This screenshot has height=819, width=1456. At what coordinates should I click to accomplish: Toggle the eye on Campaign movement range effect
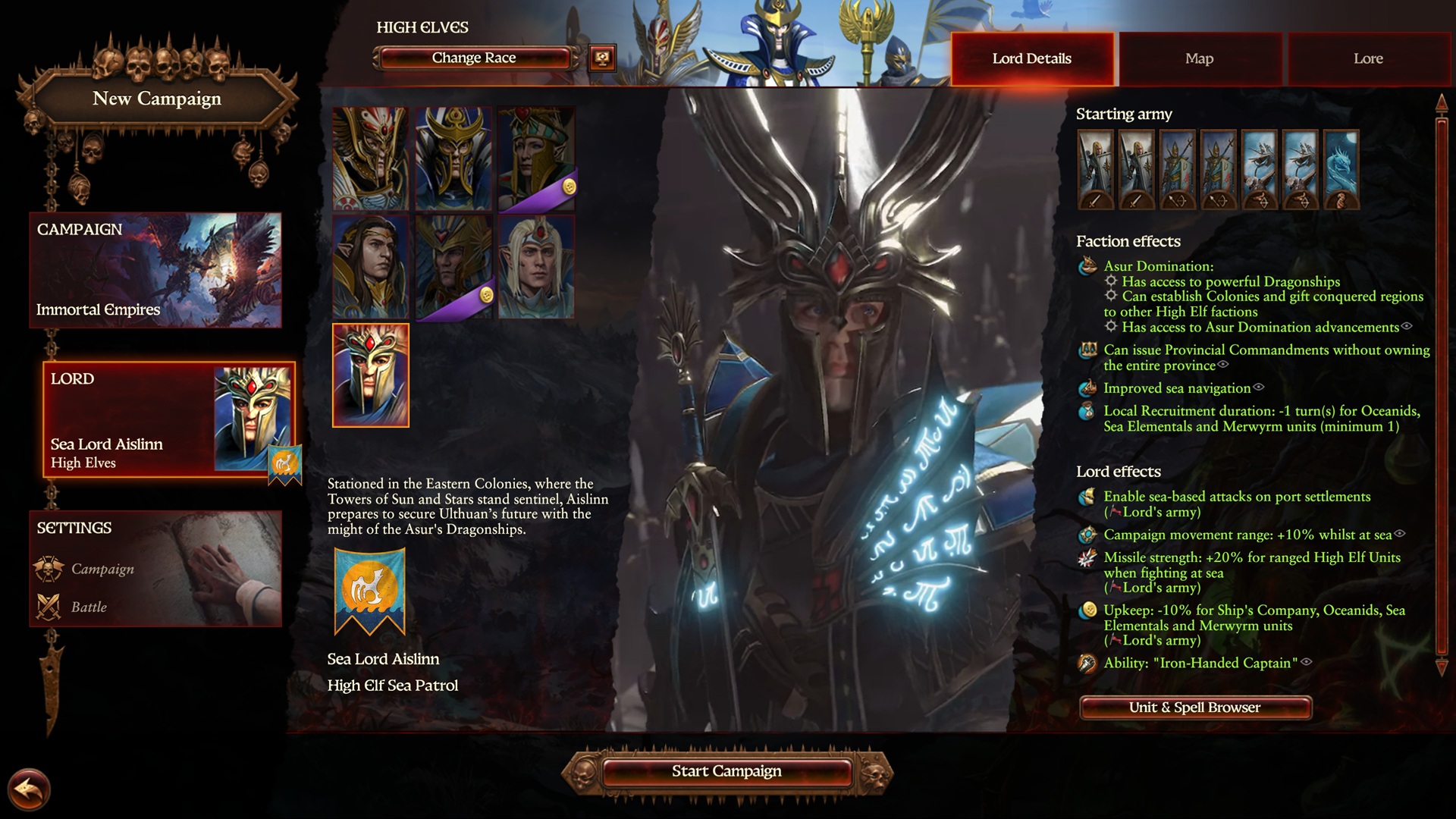pos(1399,535)
